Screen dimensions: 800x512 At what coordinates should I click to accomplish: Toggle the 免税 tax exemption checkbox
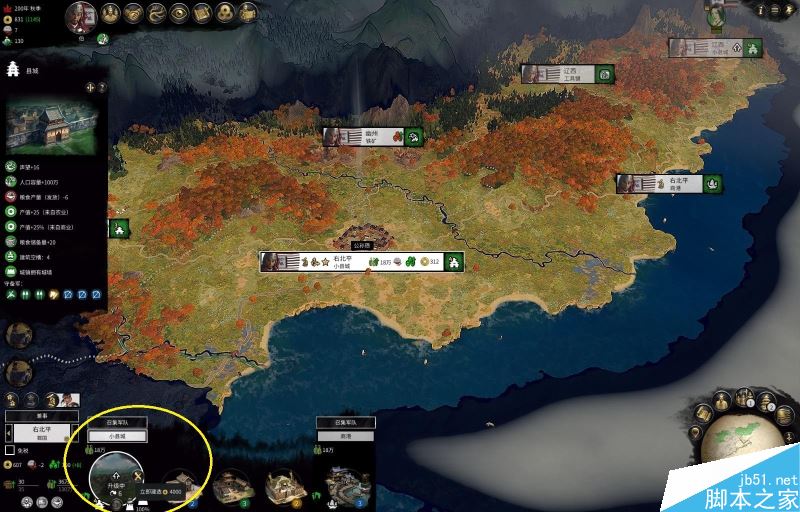[x=10, y=449]
